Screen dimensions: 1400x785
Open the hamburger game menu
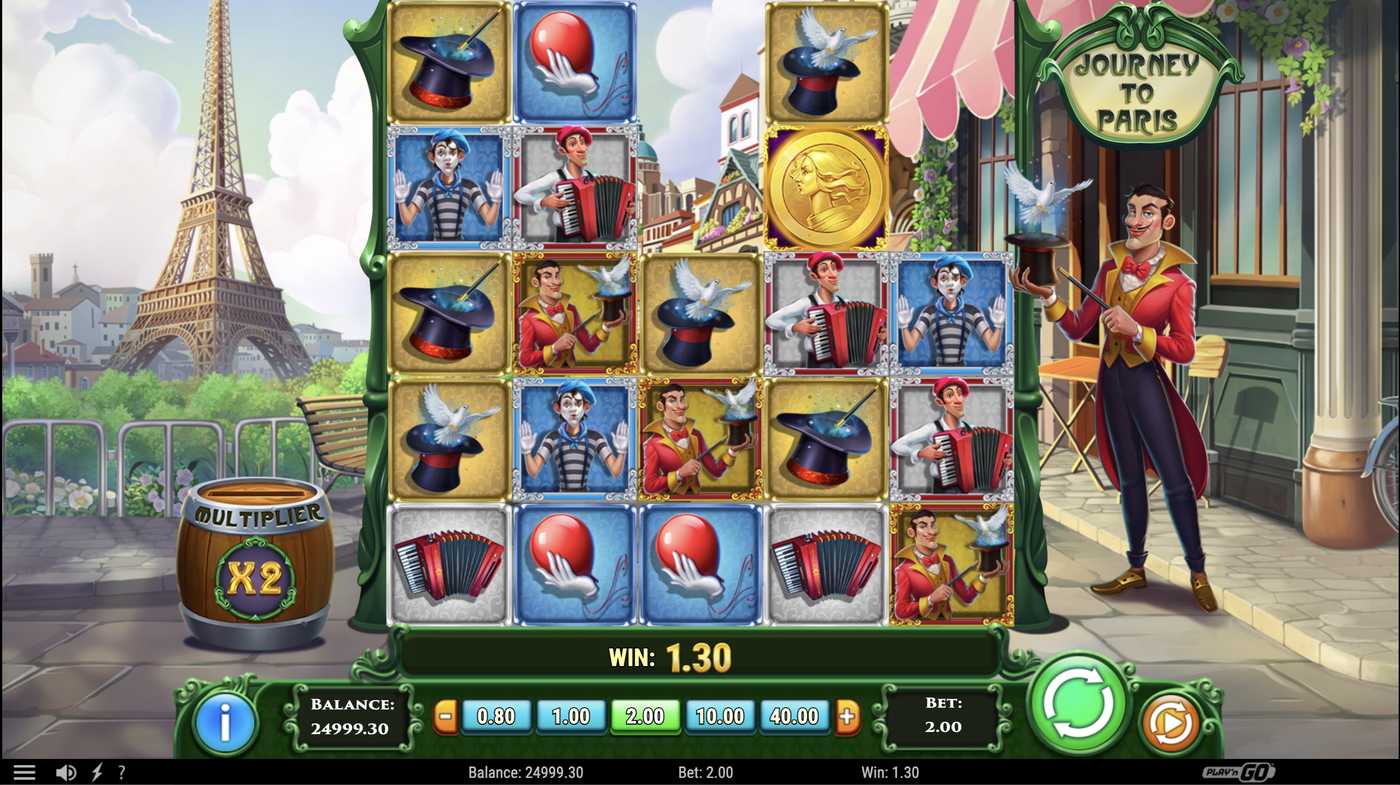24,771
